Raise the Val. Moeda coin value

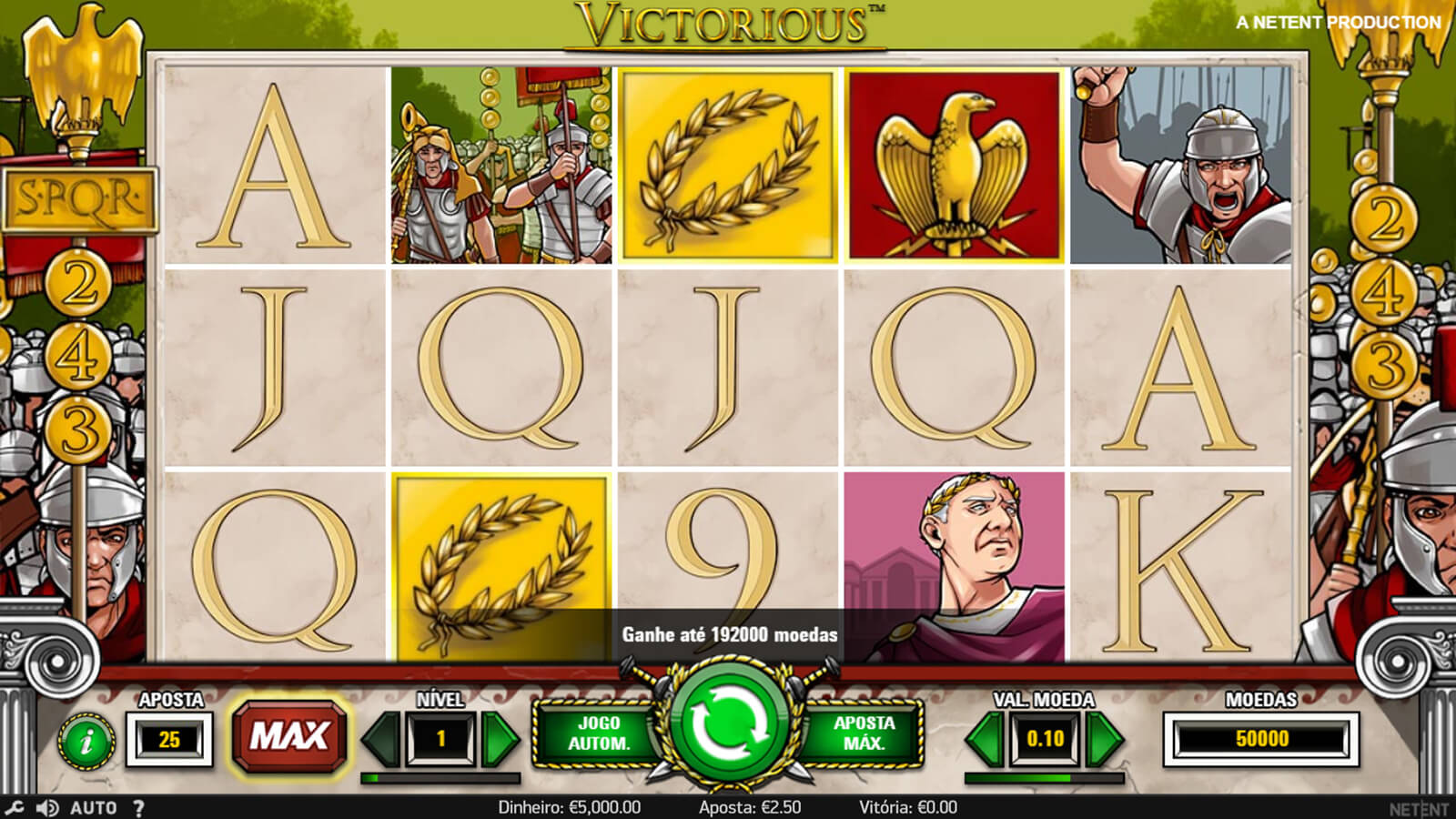click(1103, 739)
